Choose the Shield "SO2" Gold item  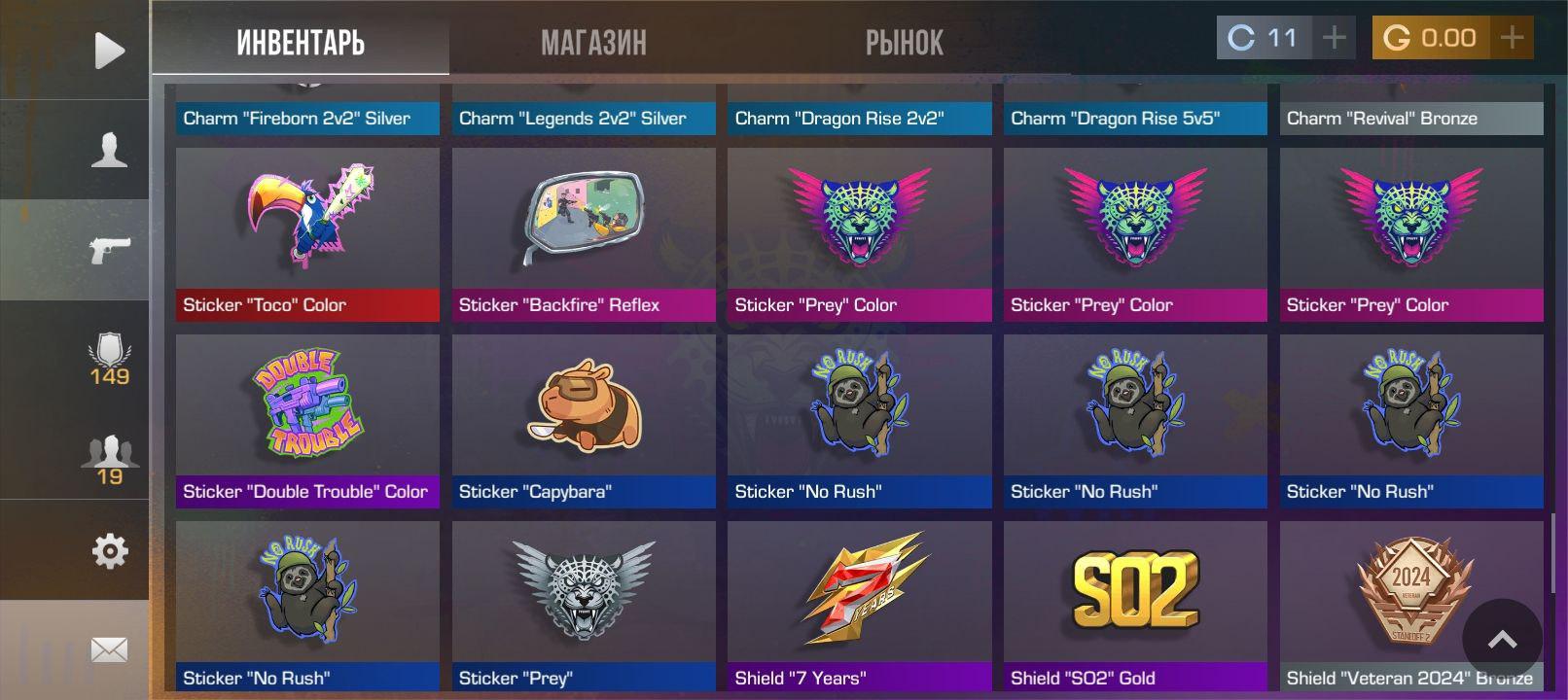(x=1135, y=605)
